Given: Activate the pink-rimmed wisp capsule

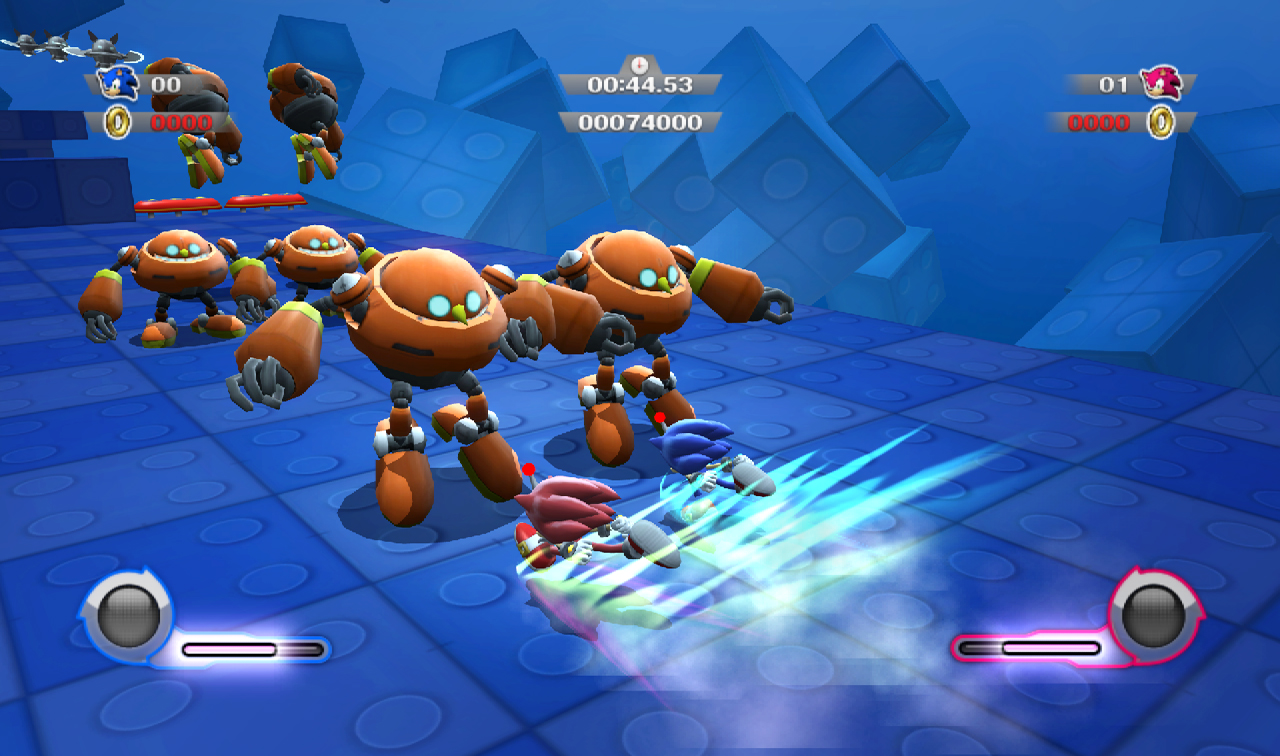Looking at the screenshot, I should [1152, 612].
